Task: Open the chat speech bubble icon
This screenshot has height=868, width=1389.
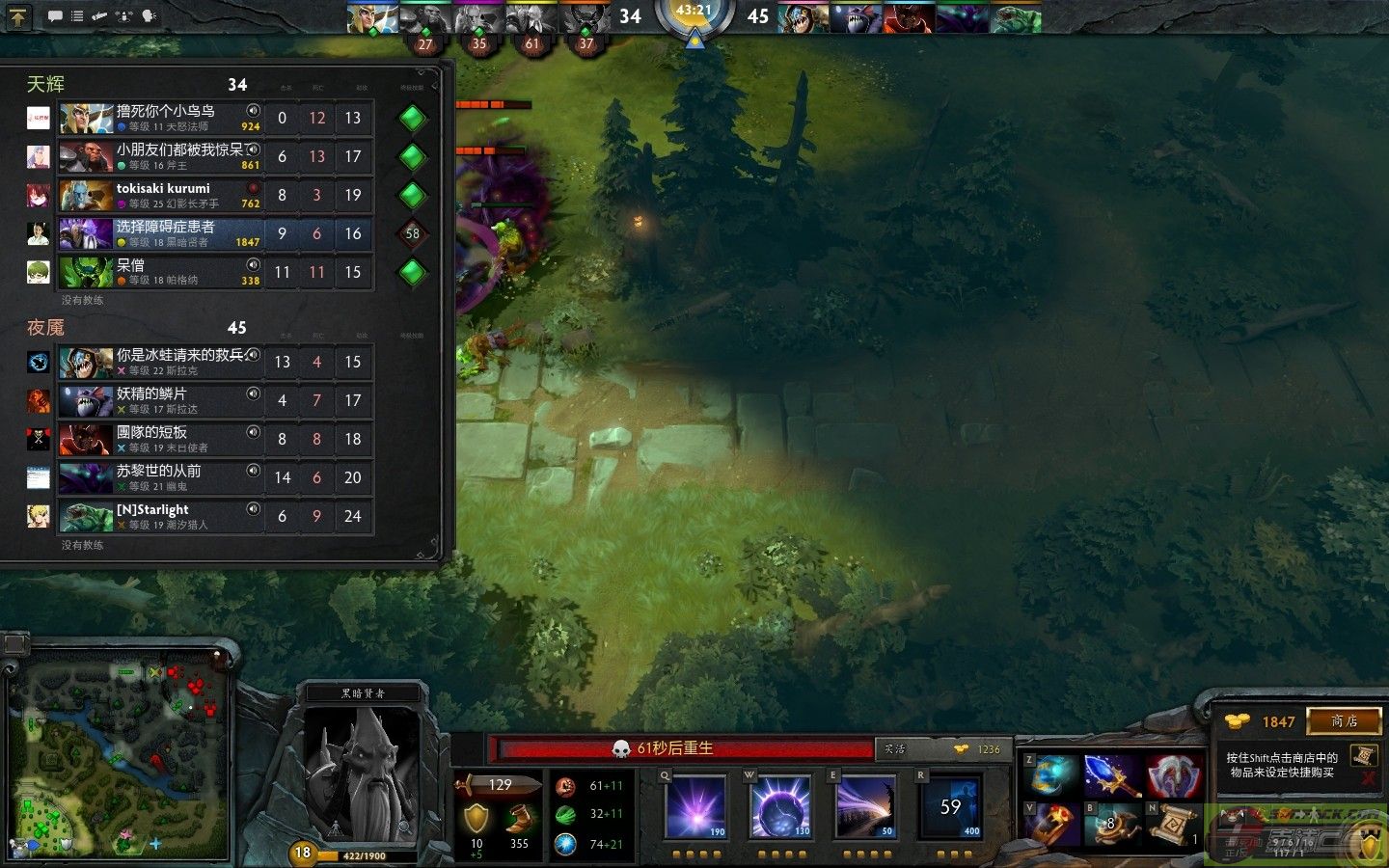Action: pos(54,15)
